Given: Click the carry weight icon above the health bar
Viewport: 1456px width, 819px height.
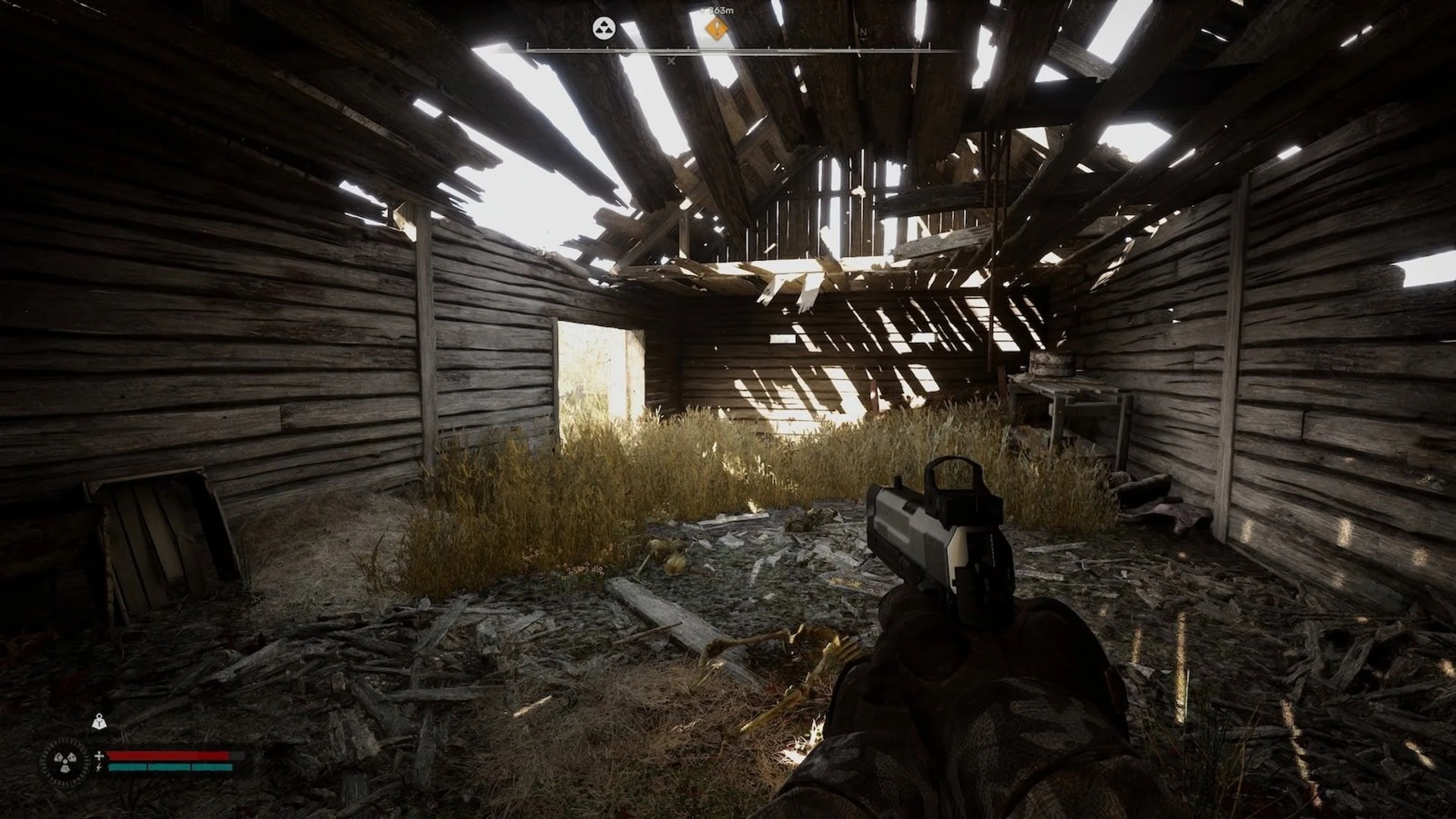Looking at the screenshot, I should (99, 722).
